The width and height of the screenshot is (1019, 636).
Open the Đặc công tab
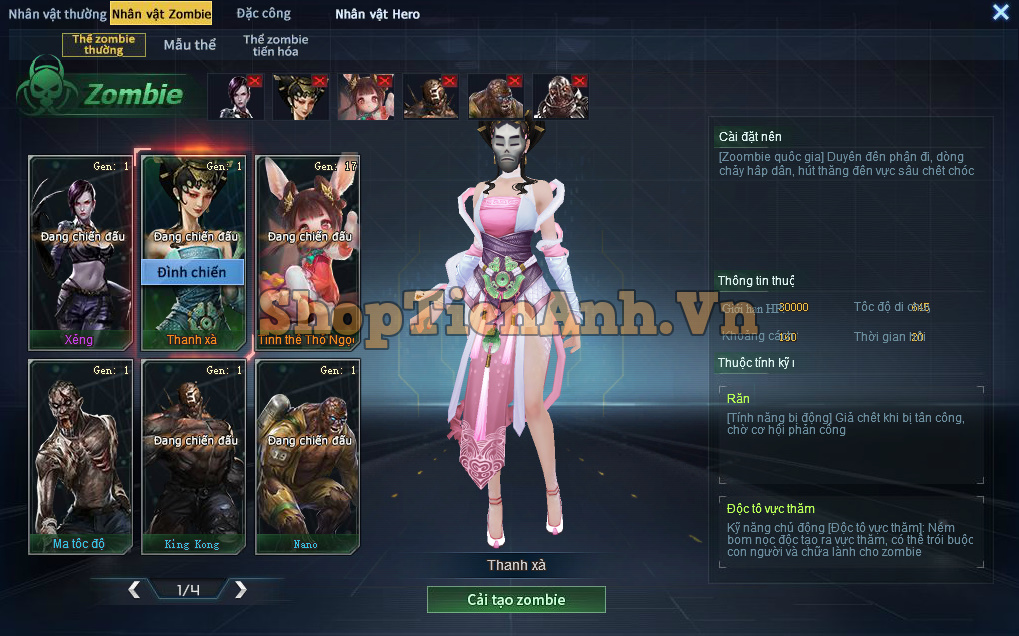264,14
